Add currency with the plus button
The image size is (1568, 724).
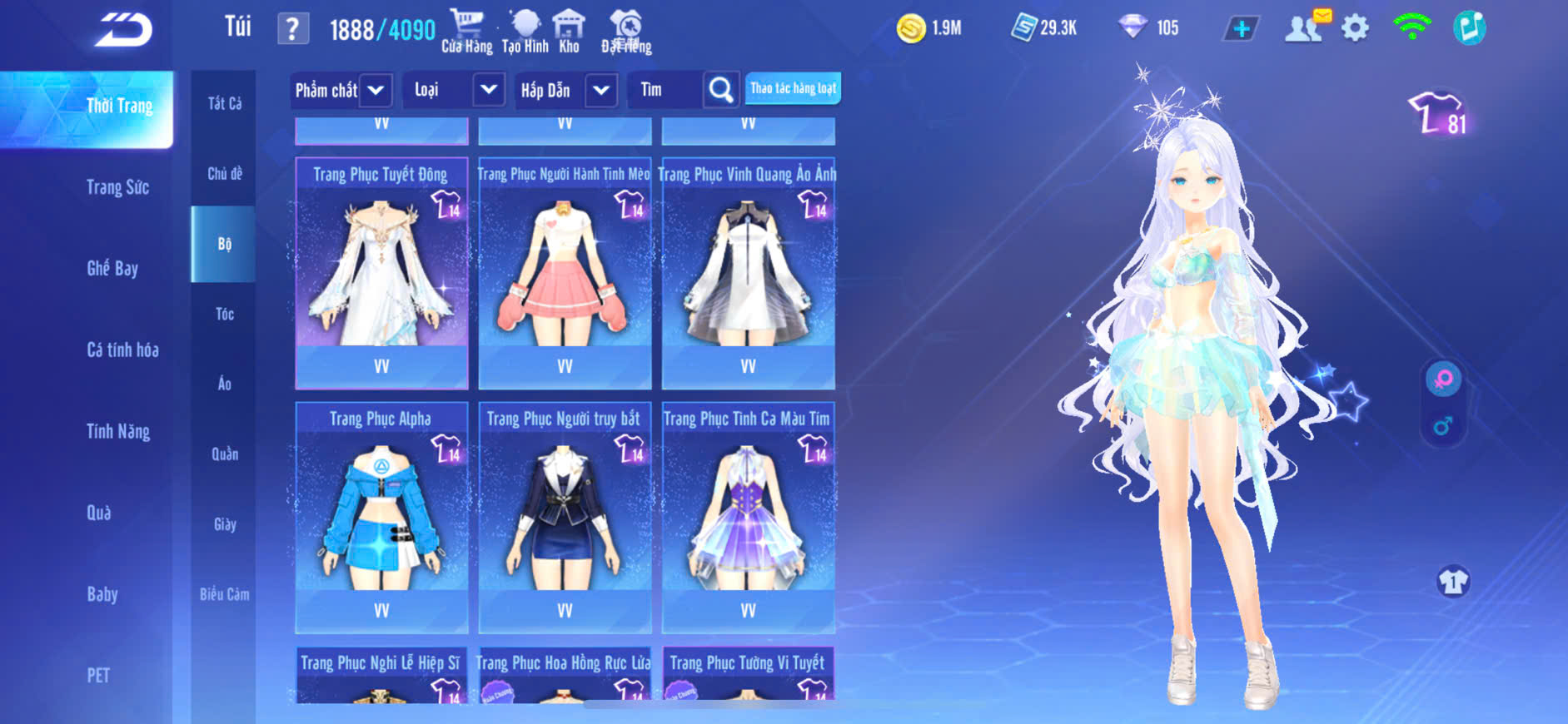(x=1241, y=28)
